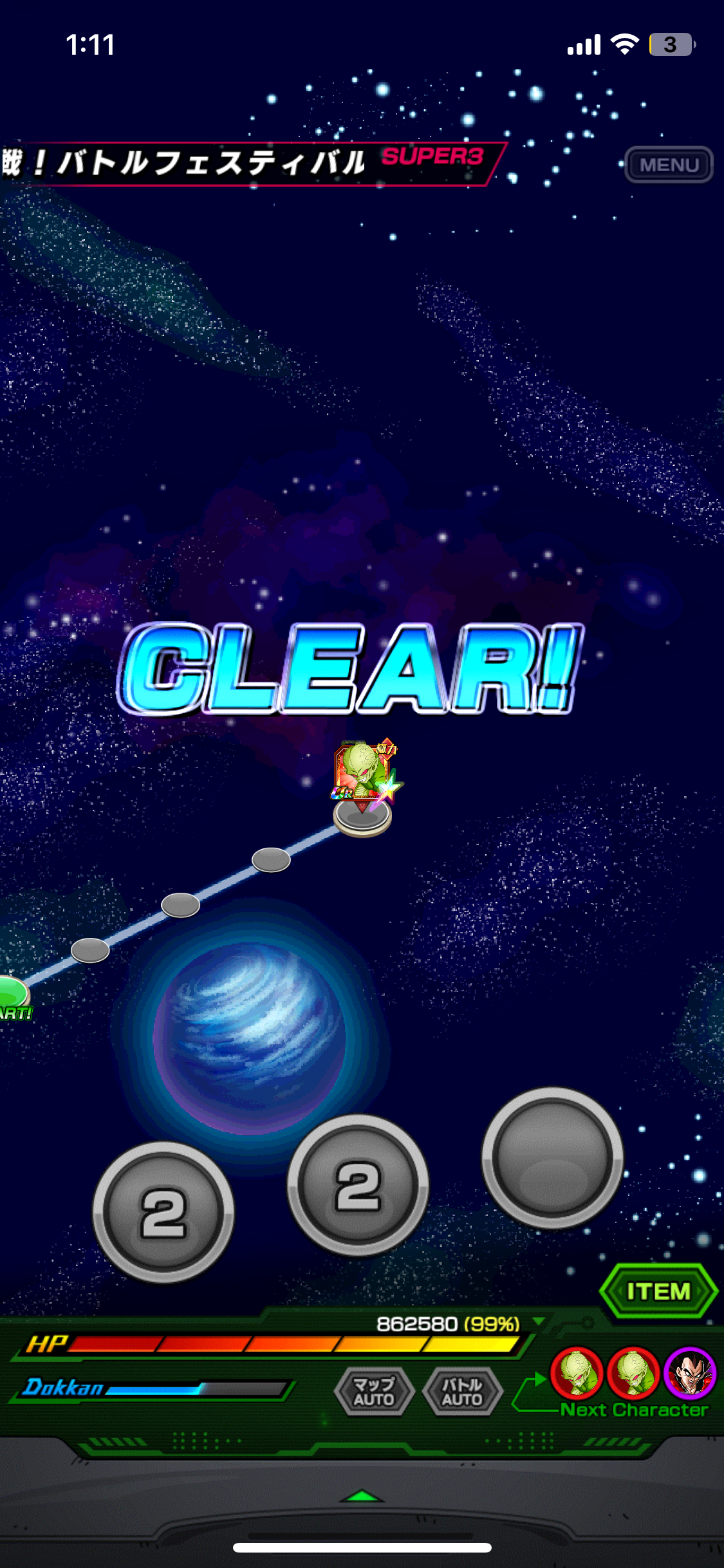Toggle the Battle AUTO button
Screen dimensions: 724x1568
pyautogui.click(x=462, y=1392)
